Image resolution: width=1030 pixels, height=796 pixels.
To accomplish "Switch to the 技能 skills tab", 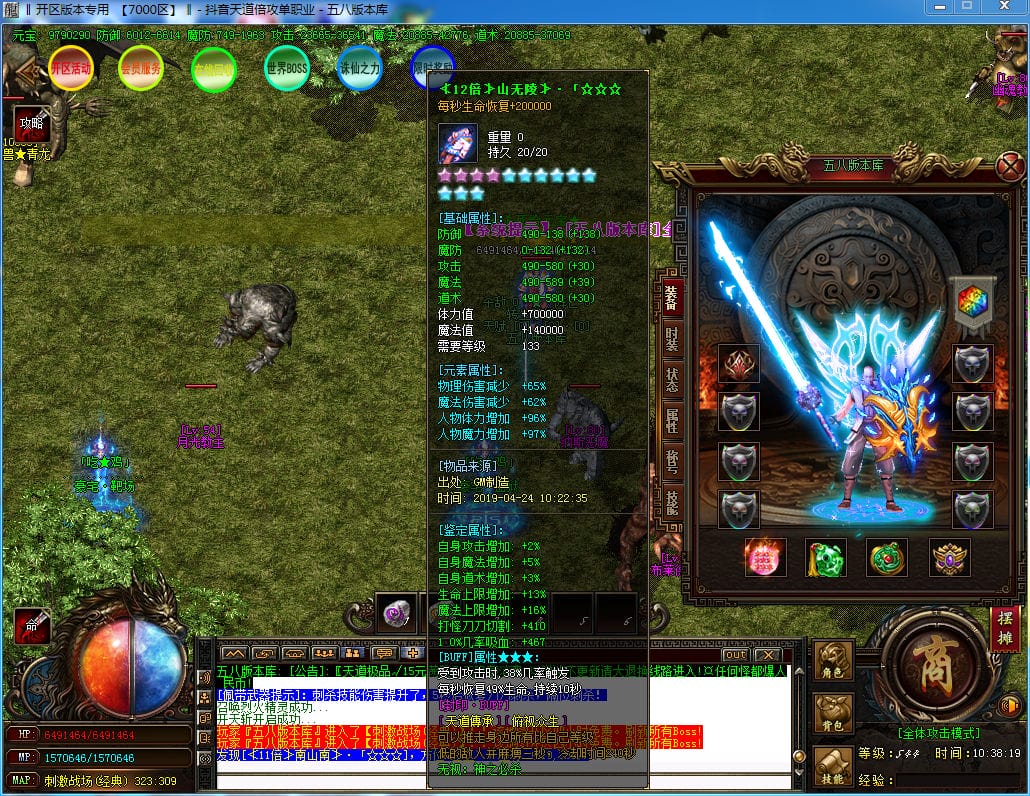I will tap(672, 503).
